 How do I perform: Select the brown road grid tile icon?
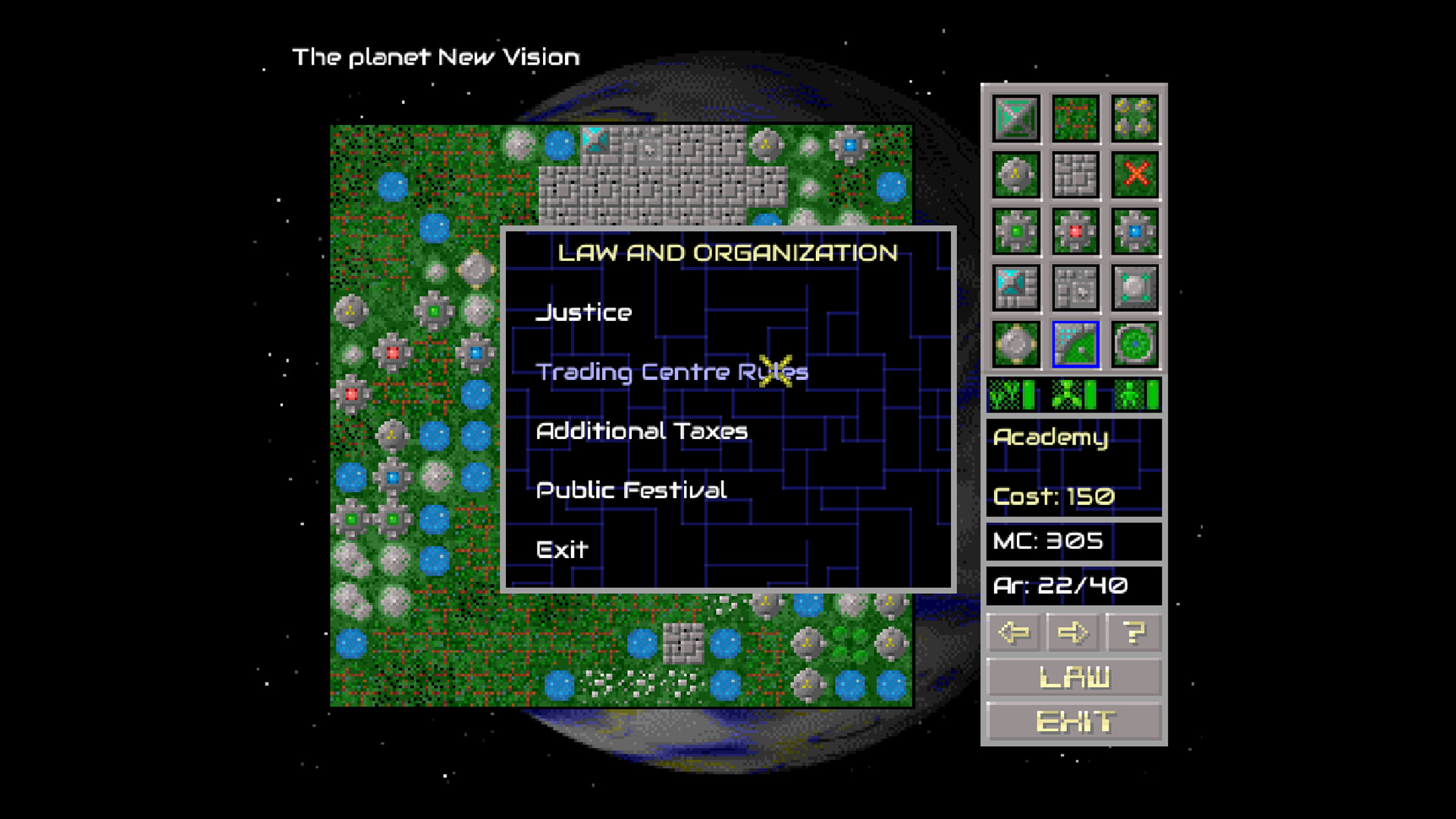[1075, 118]
